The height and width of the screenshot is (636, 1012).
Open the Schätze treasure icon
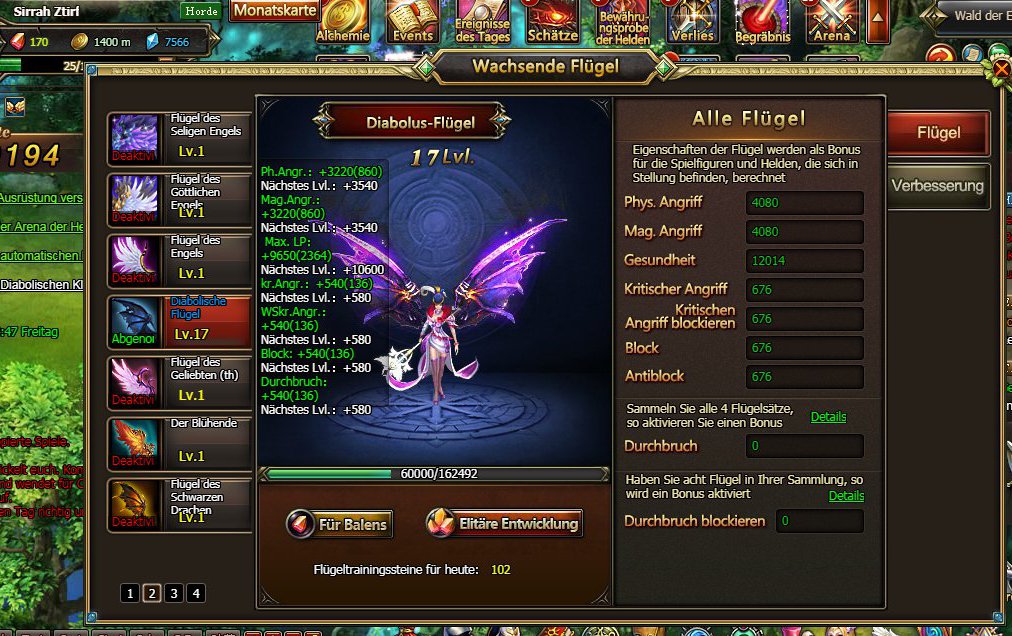(x=553, y=21)
